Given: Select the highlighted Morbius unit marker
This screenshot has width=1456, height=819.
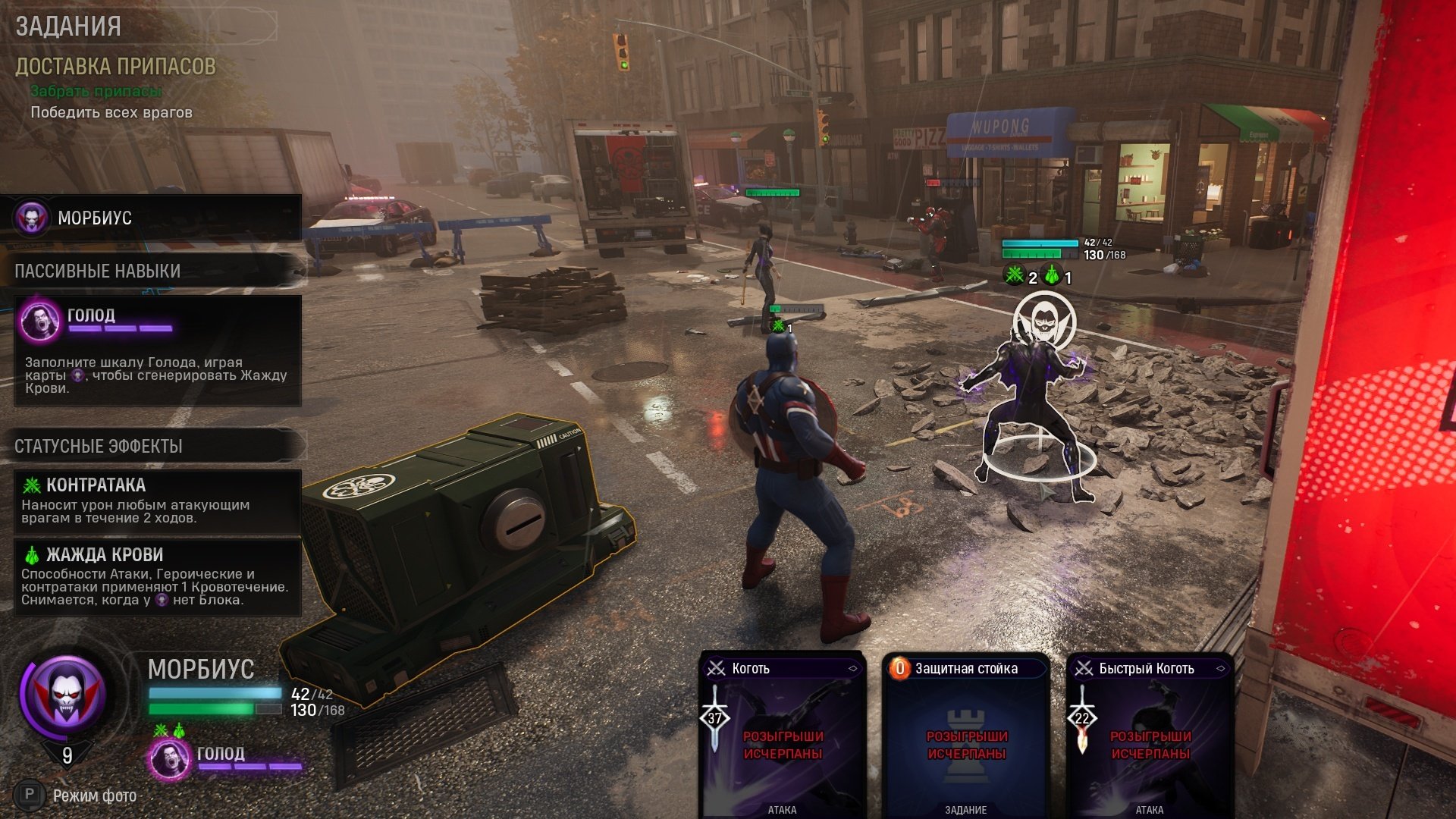Looking at the screenshot, I should pos(1043,322).
